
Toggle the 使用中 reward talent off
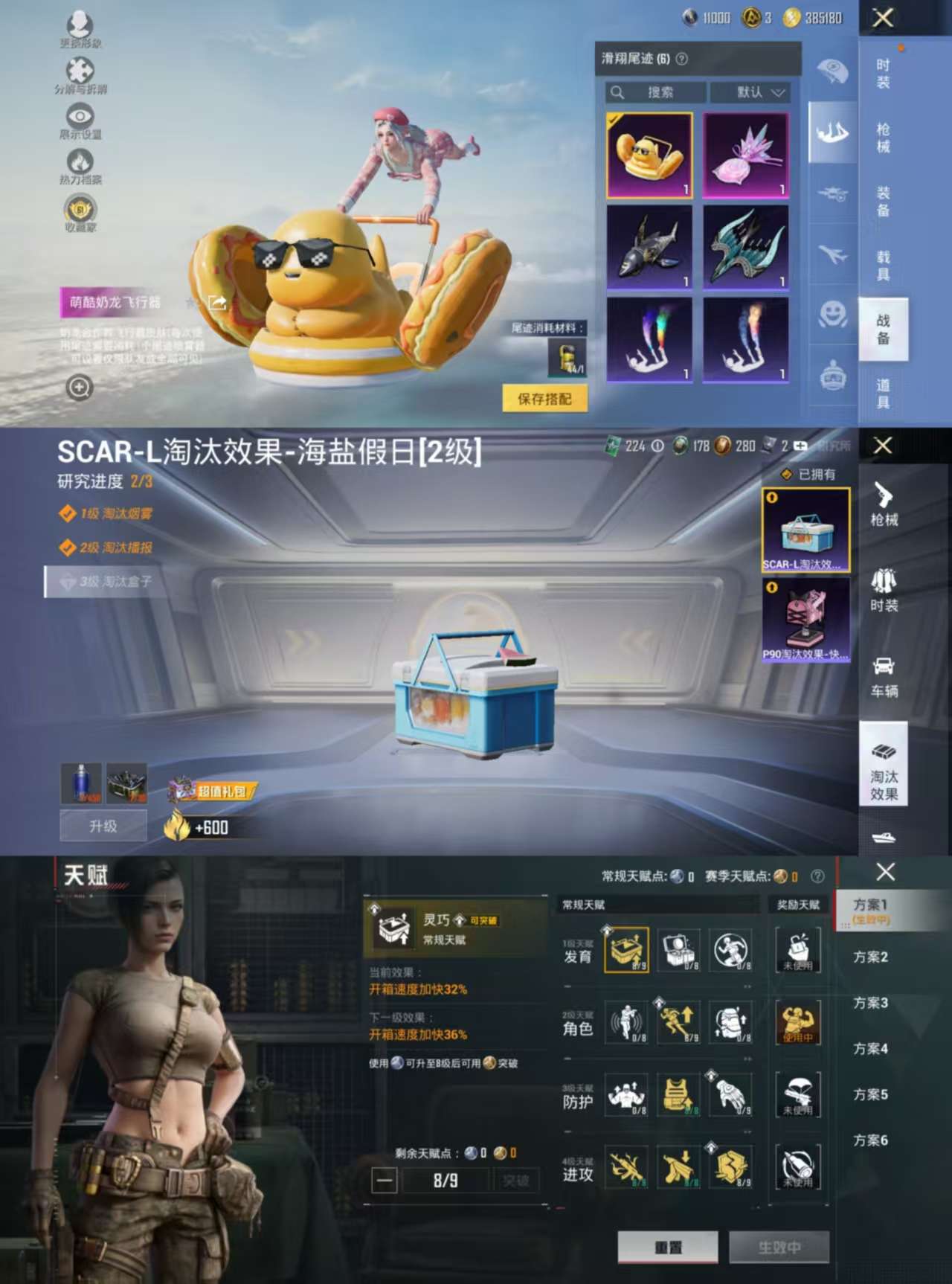click(796, 1023)
